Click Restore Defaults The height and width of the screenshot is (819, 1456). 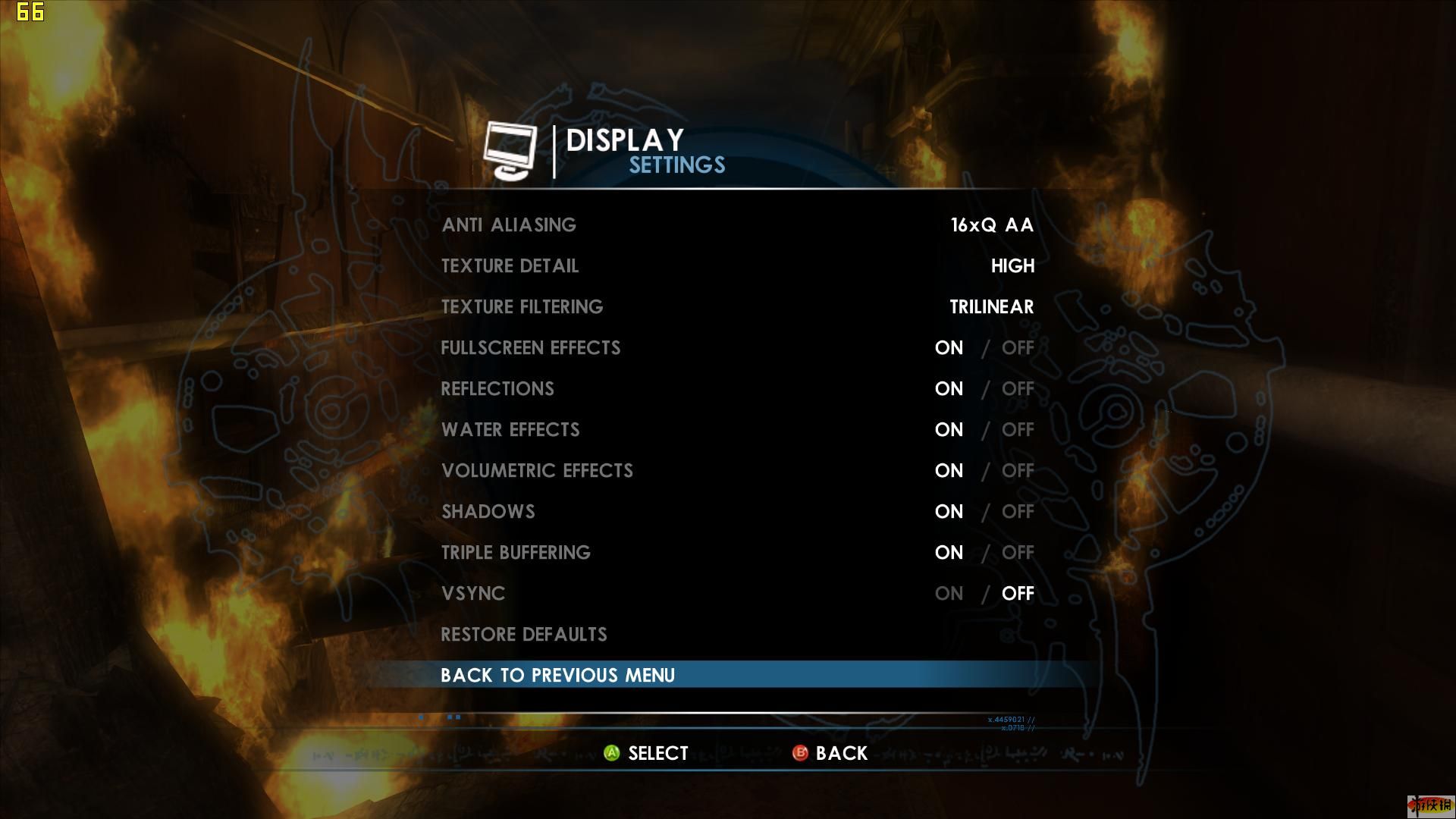[524, 635]
